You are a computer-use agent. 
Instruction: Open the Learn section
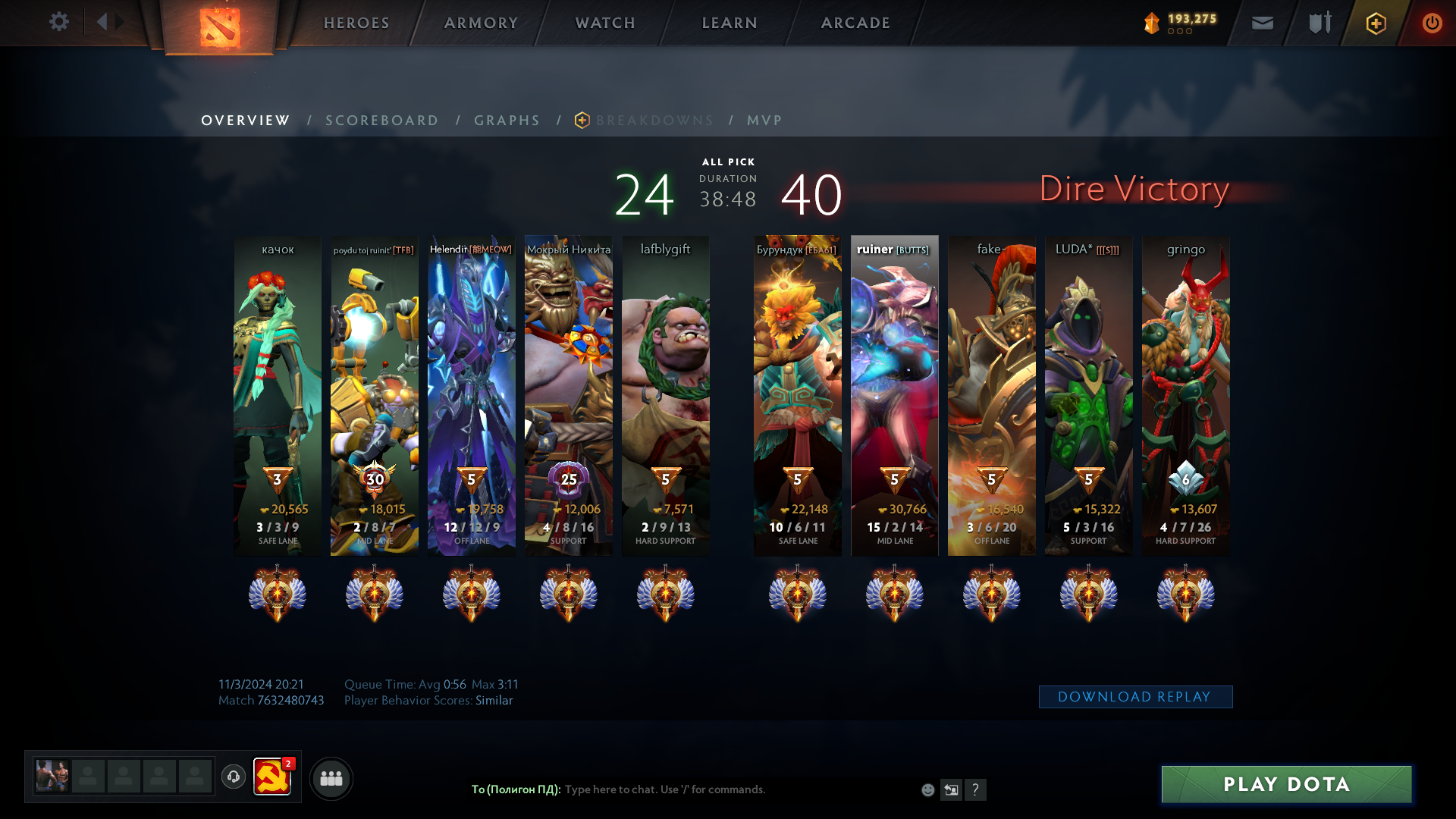point(730,23)
